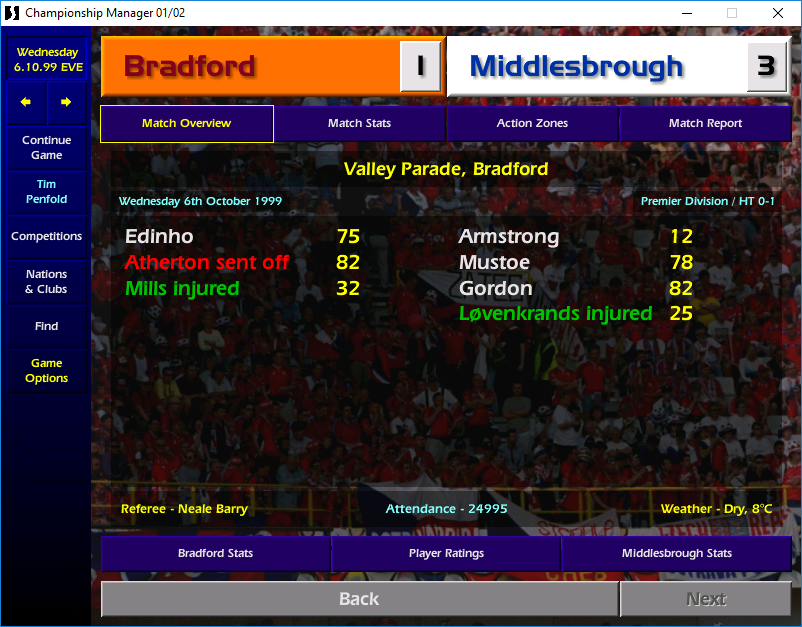
Task: Select the Find option
Action: (x=46, y=326)
